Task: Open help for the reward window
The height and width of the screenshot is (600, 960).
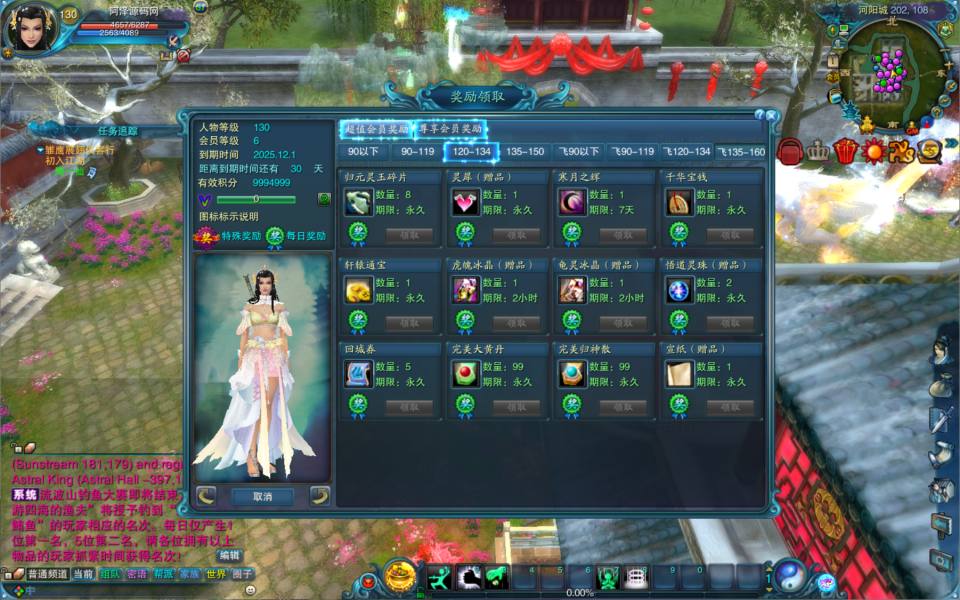Action: [760, 115]
